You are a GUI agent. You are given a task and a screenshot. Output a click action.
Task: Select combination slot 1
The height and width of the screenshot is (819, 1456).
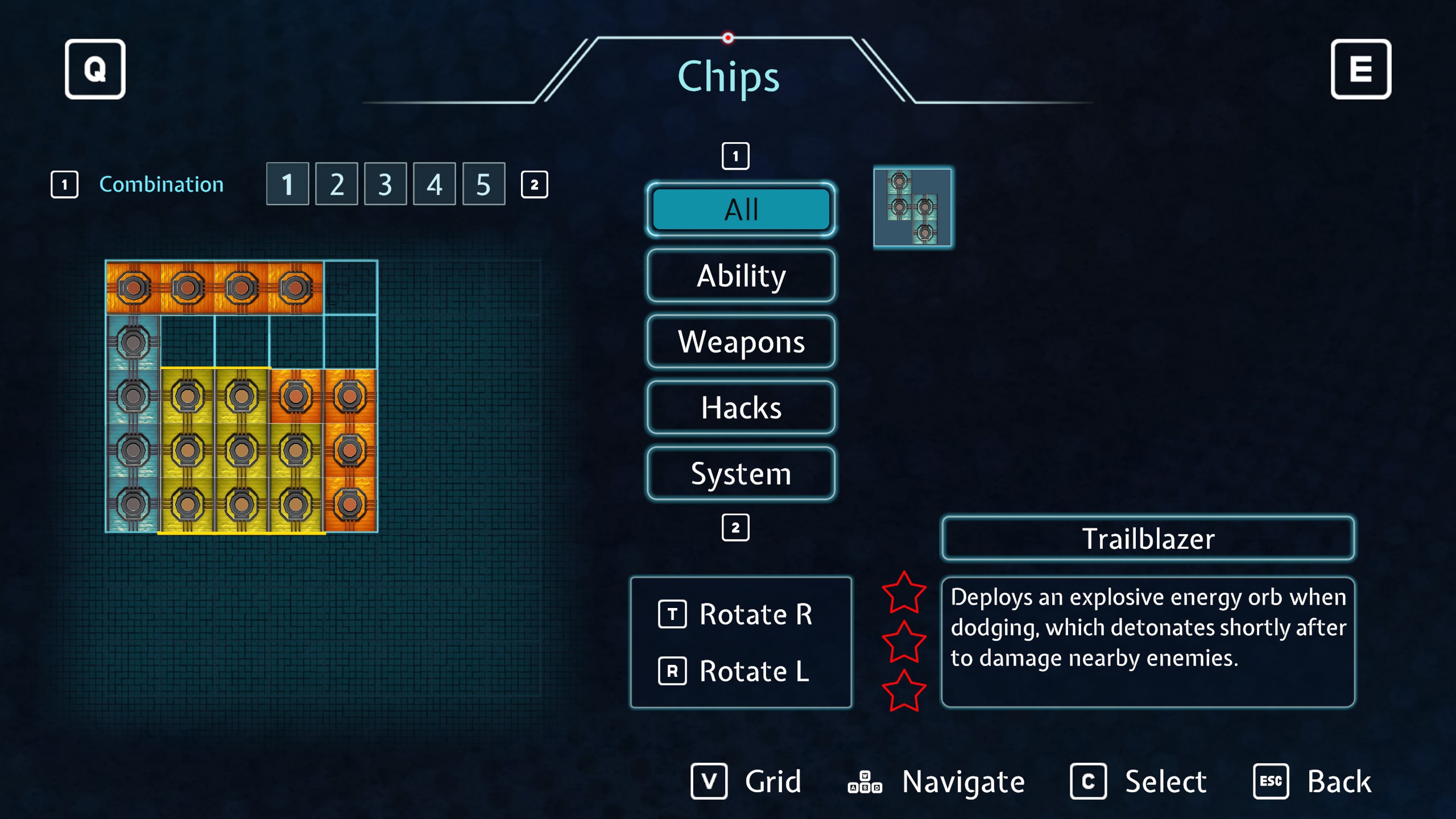[287, 184]
